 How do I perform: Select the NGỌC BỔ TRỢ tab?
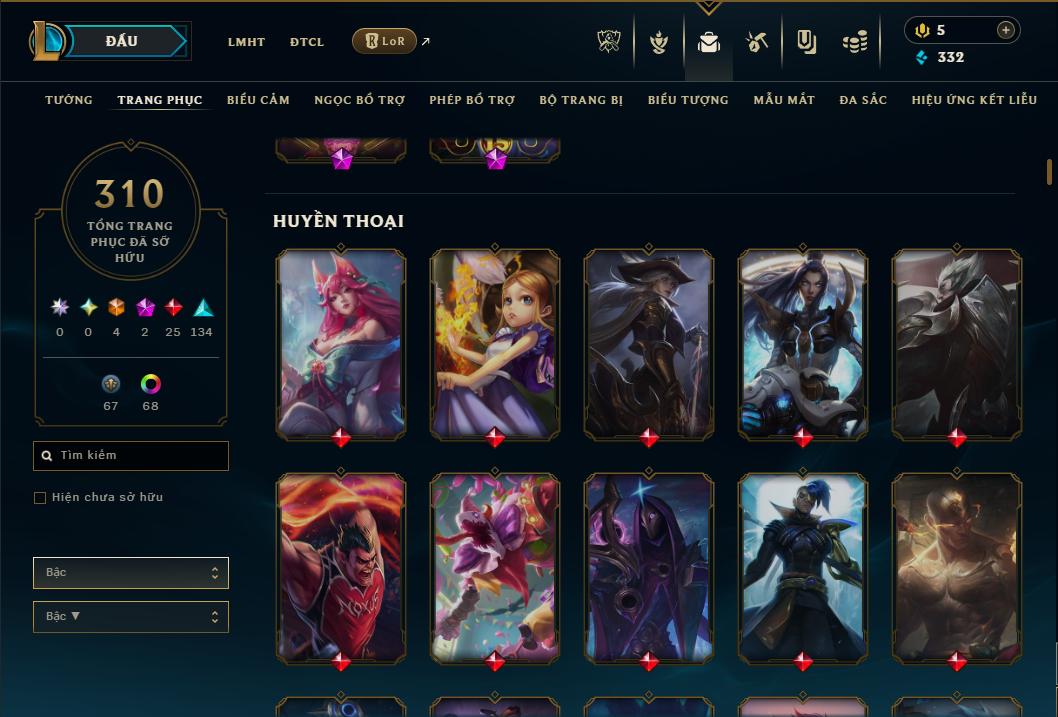pyautogui.click(x=359, y=100)
